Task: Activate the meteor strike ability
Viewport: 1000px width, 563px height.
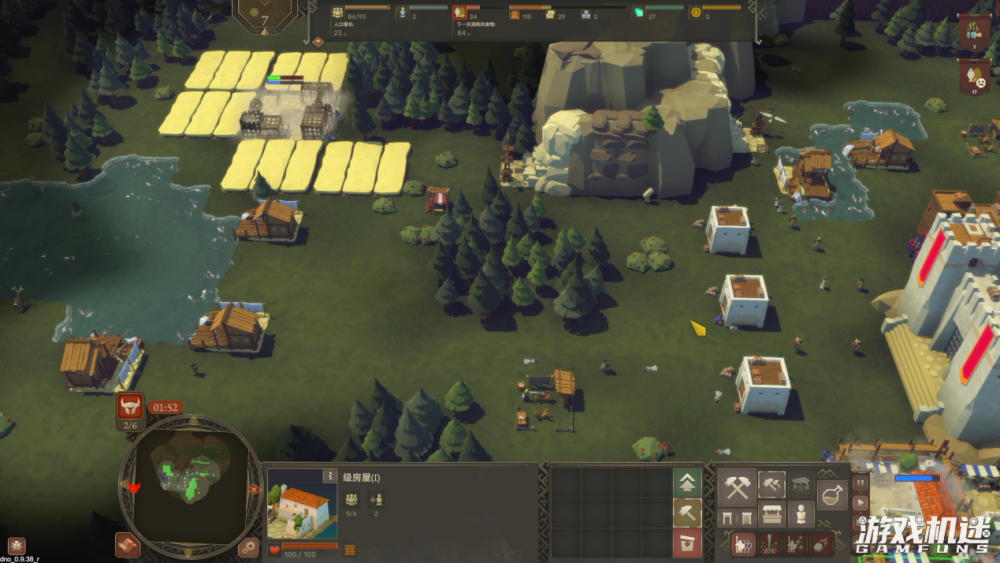Action: (x=821, y=544)
